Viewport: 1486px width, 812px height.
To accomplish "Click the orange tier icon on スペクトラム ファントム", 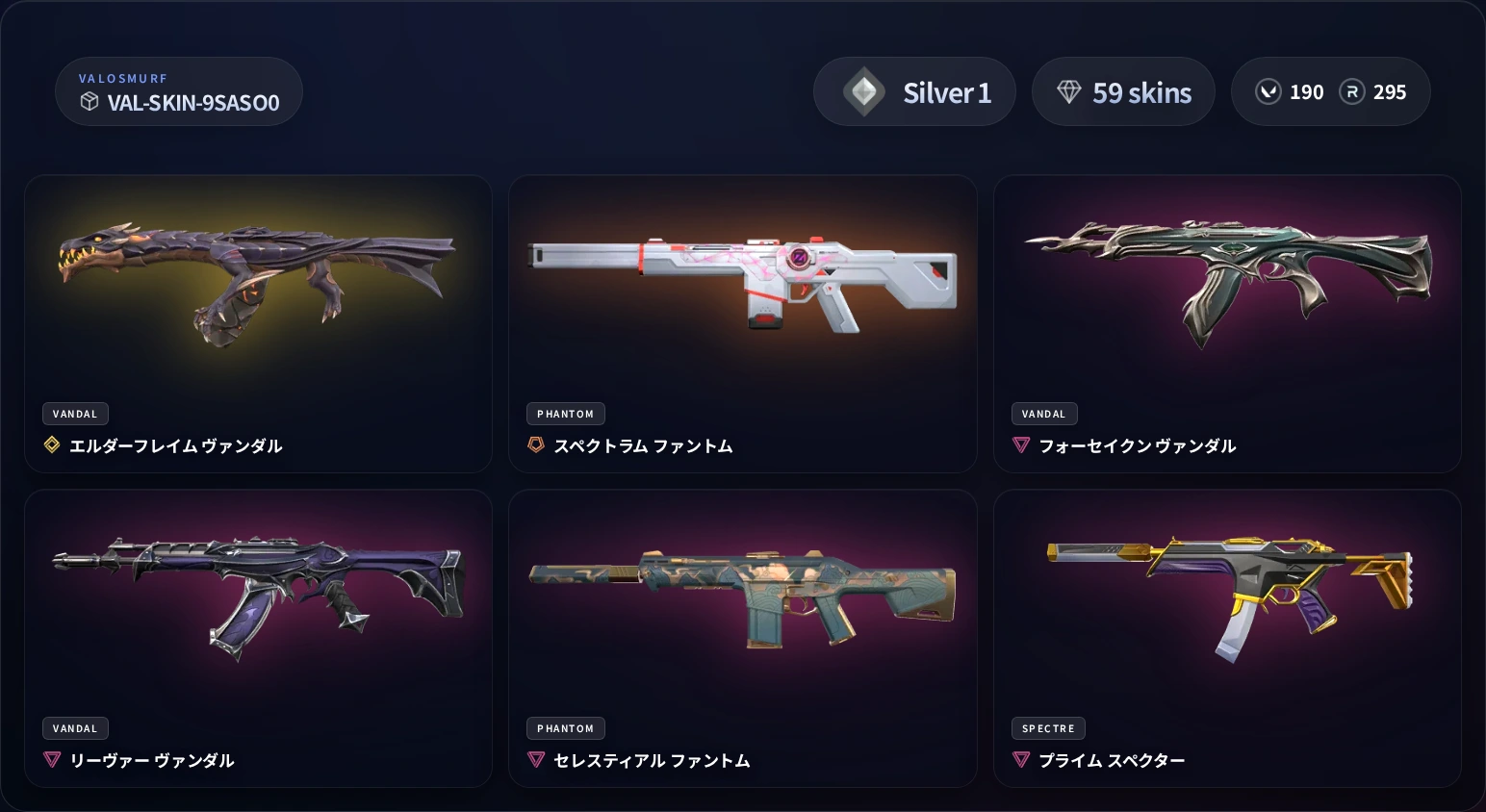I will [x=536, y=445].
